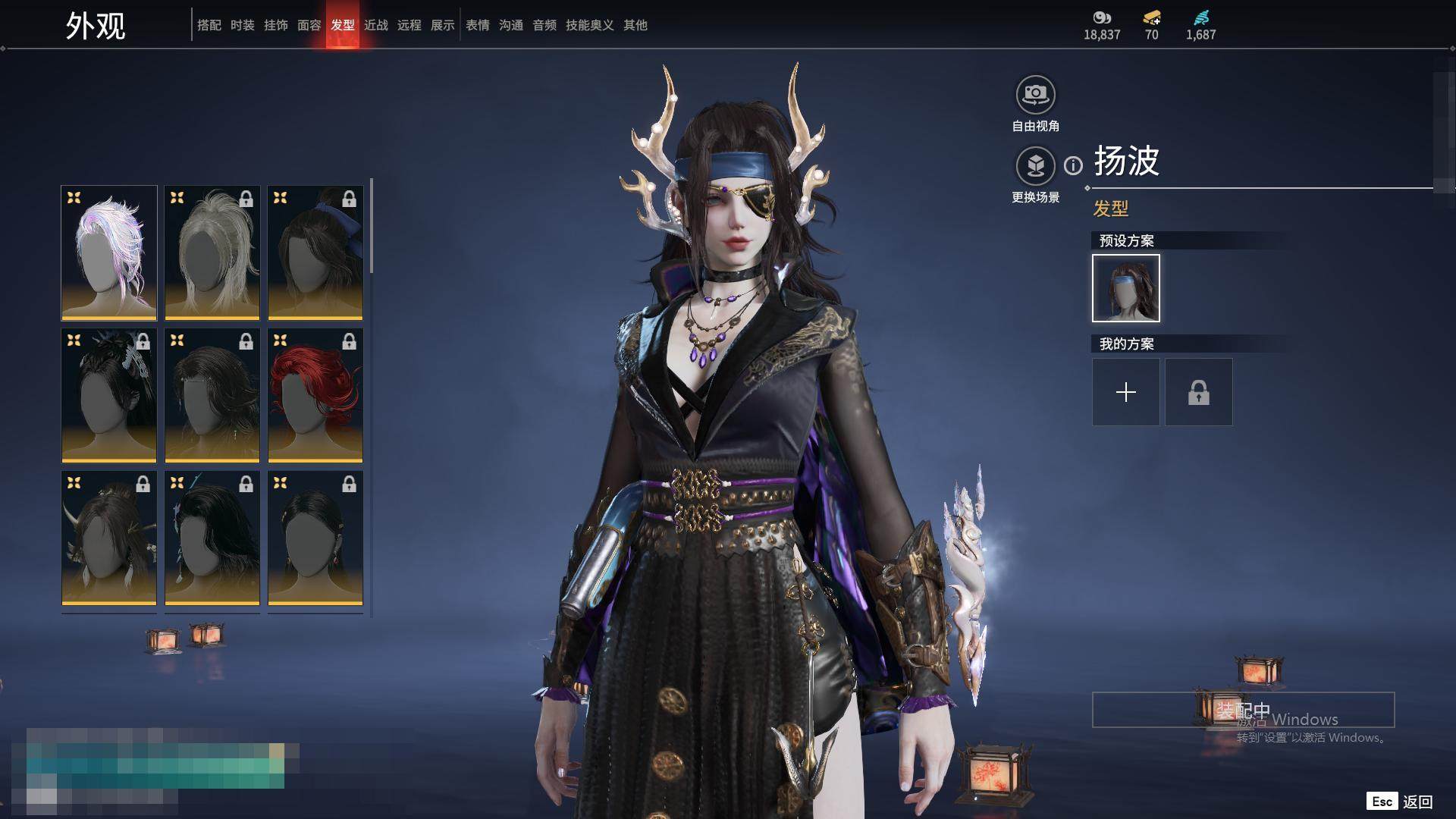Open the 近战 melee tab
Image resolution: width=1456 pixels, height=819 pixels.
click(x=375, y=25)
